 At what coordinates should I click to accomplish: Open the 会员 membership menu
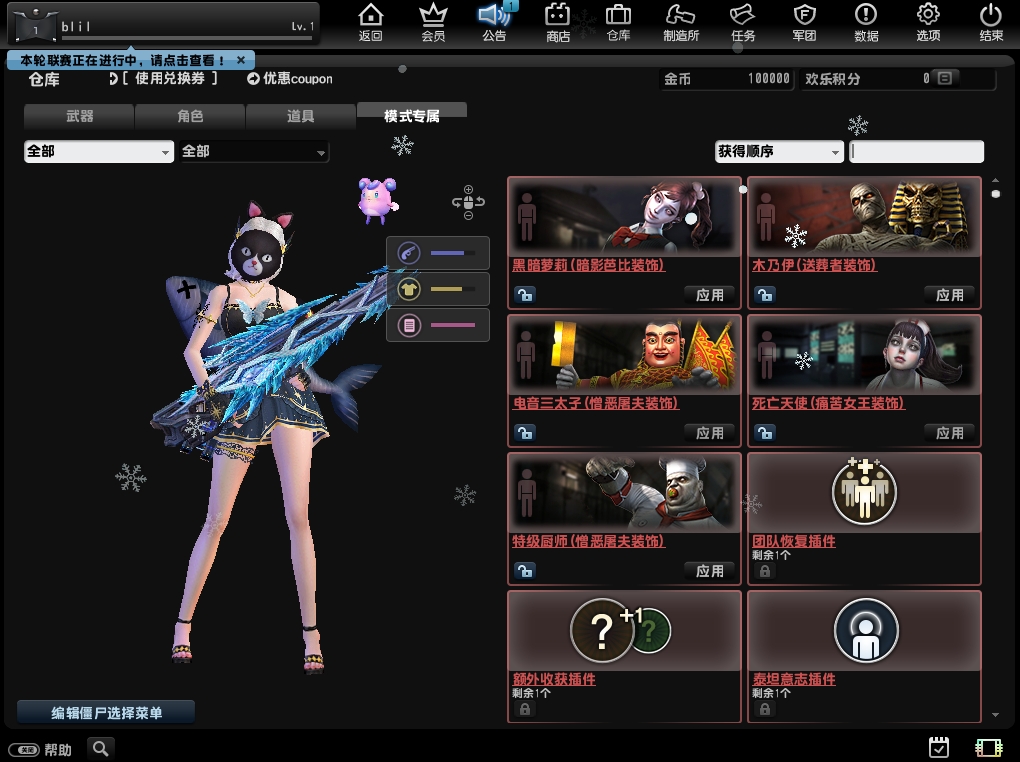click(433, 23)
